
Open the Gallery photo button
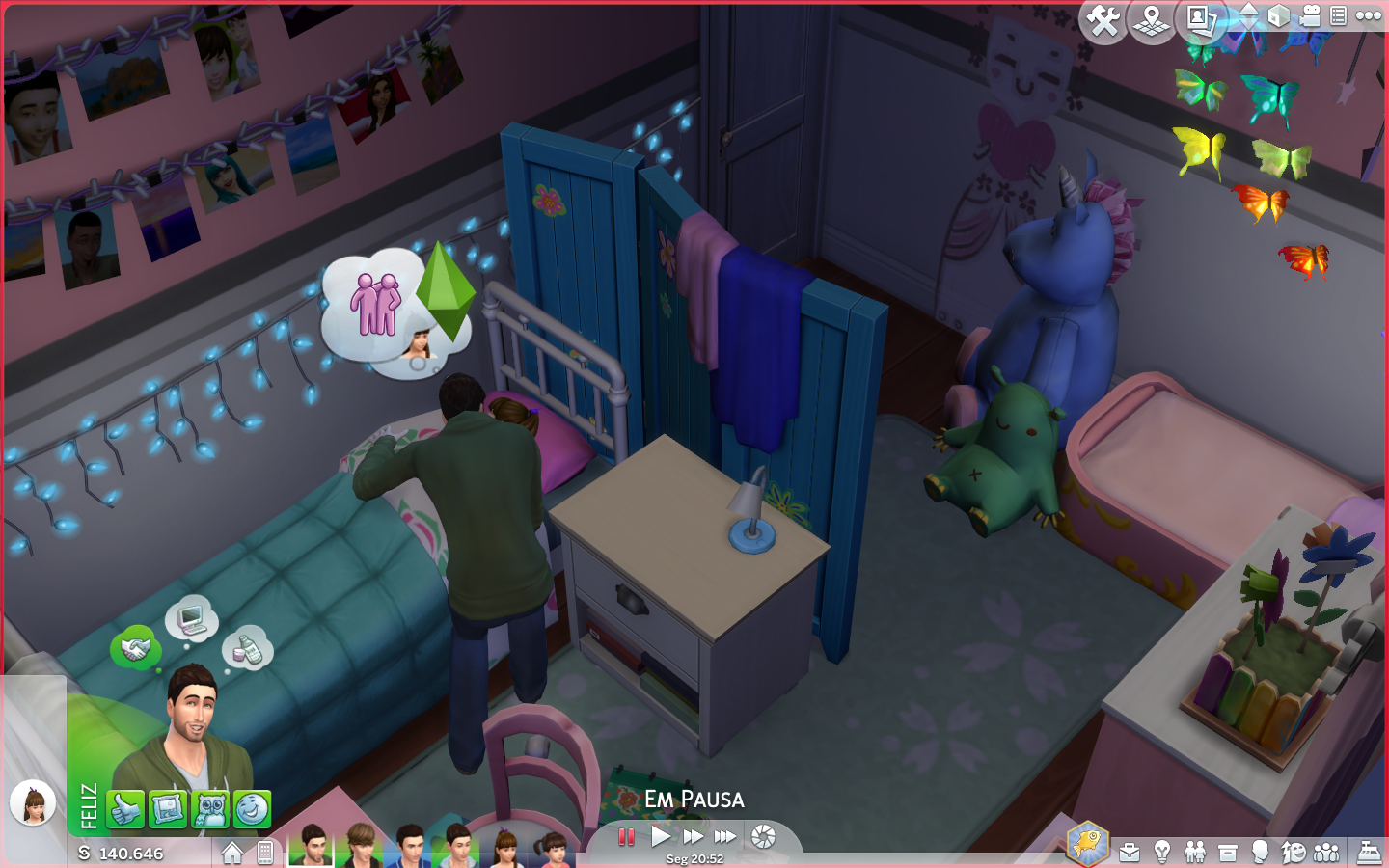tap(1201, 20)
